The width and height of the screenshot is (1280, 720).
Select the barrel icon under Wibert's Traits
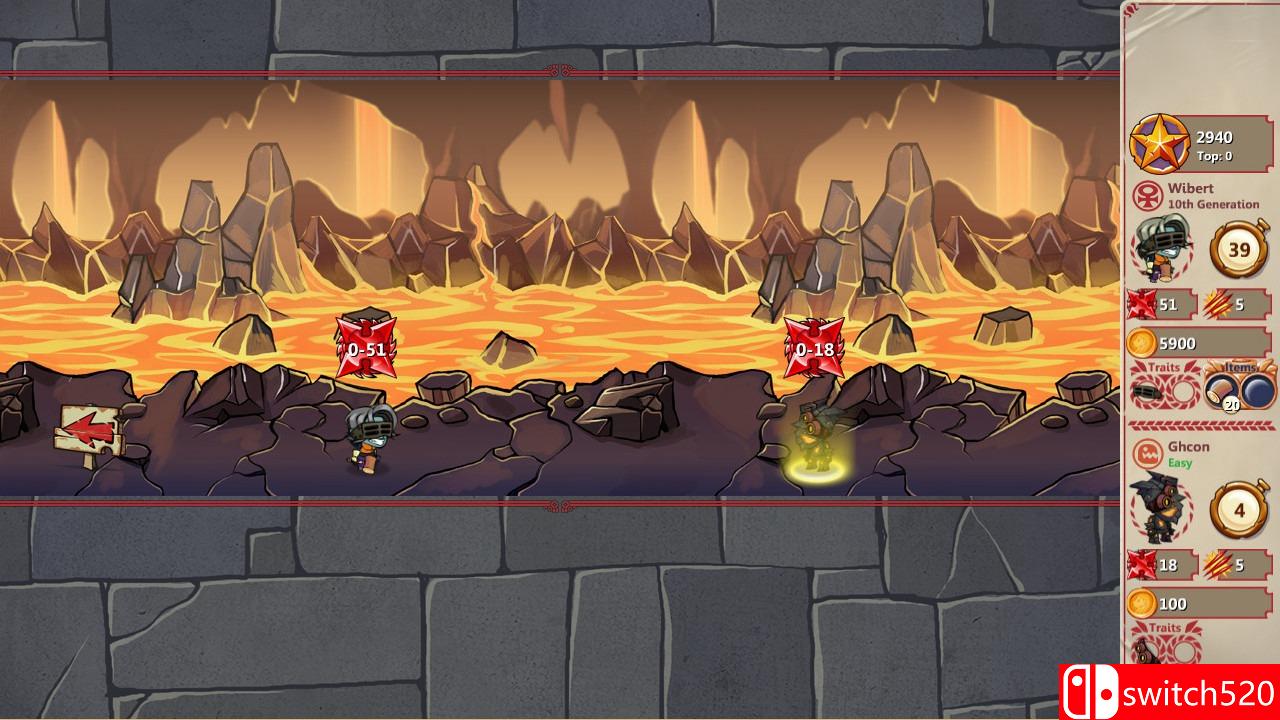pos(1147,392)
